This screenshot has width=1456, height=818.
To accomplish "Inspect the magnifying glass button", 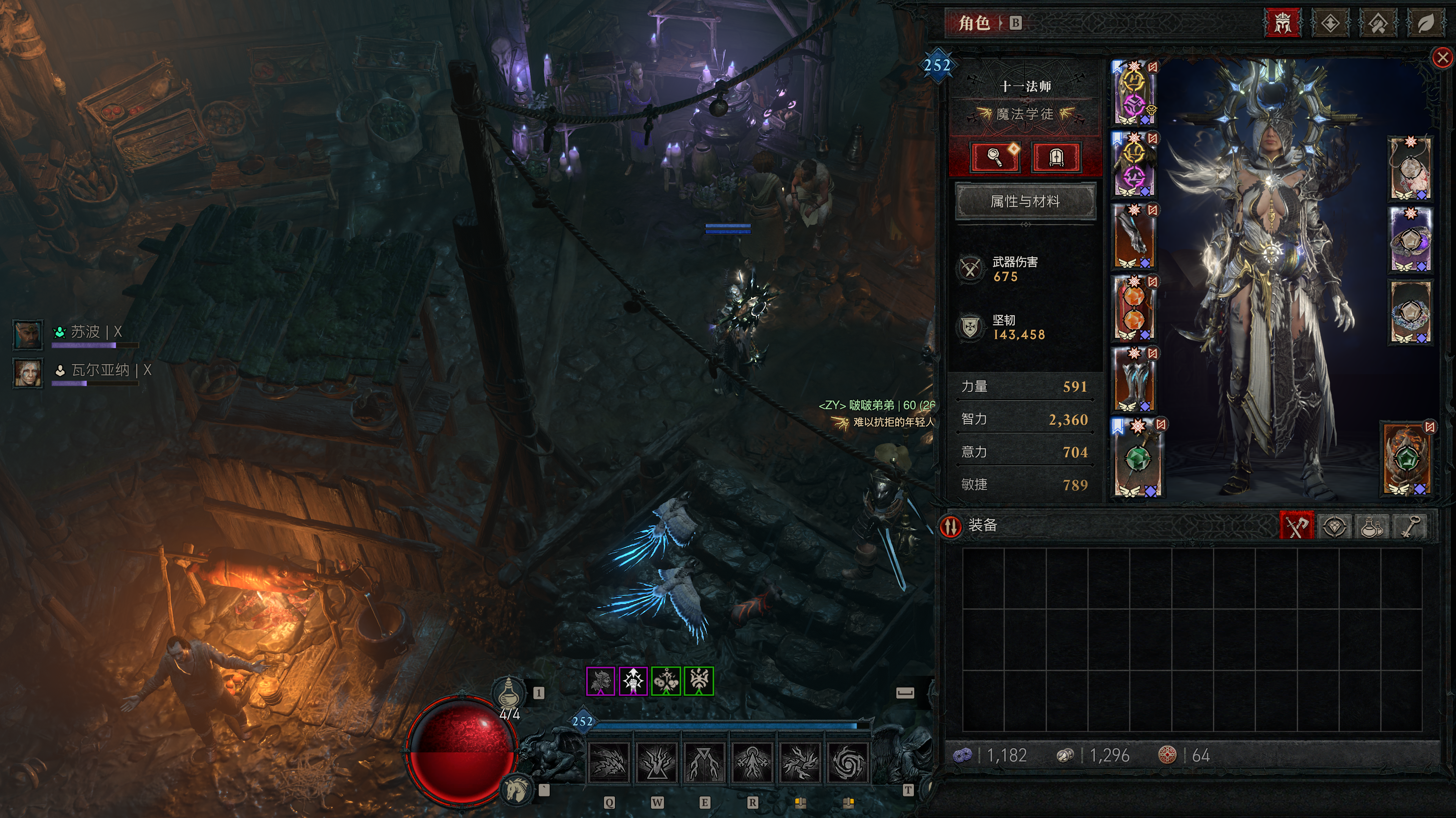I will 995,157.
